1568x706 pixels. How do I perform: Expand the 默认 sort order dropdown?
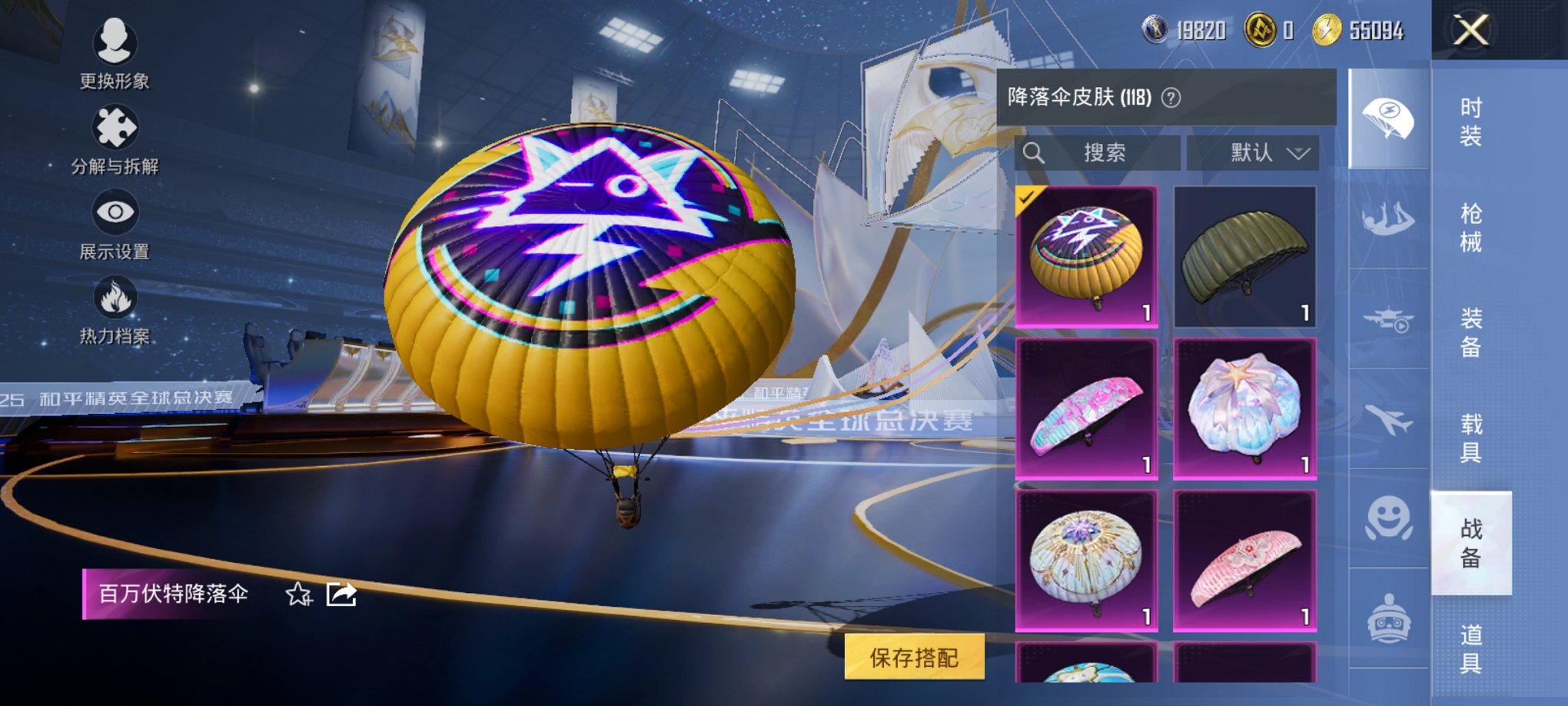tap(1253, 153)
